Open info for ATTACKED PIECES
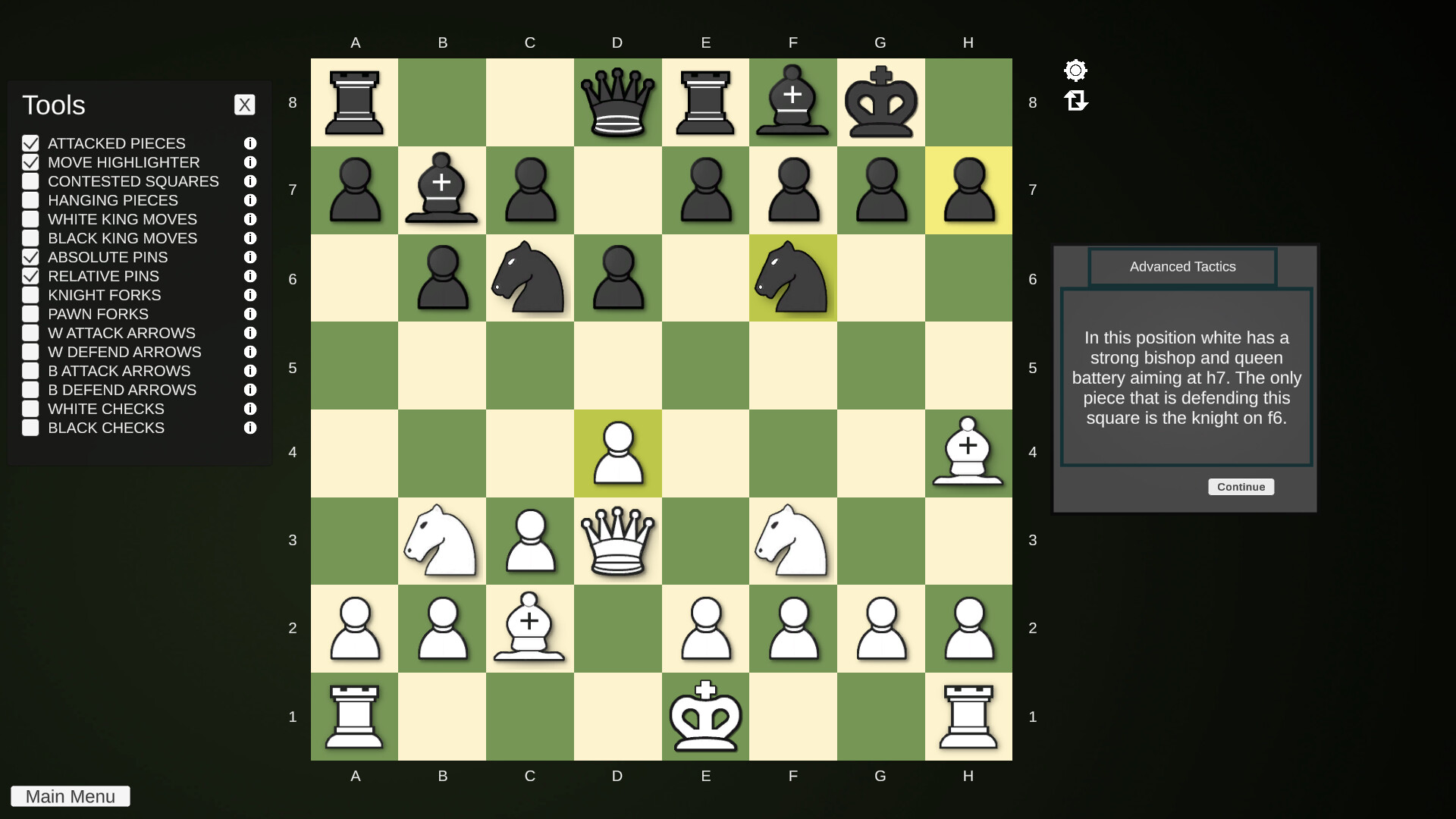Screen dimensions: 1456x819 [x=250, y=143]
